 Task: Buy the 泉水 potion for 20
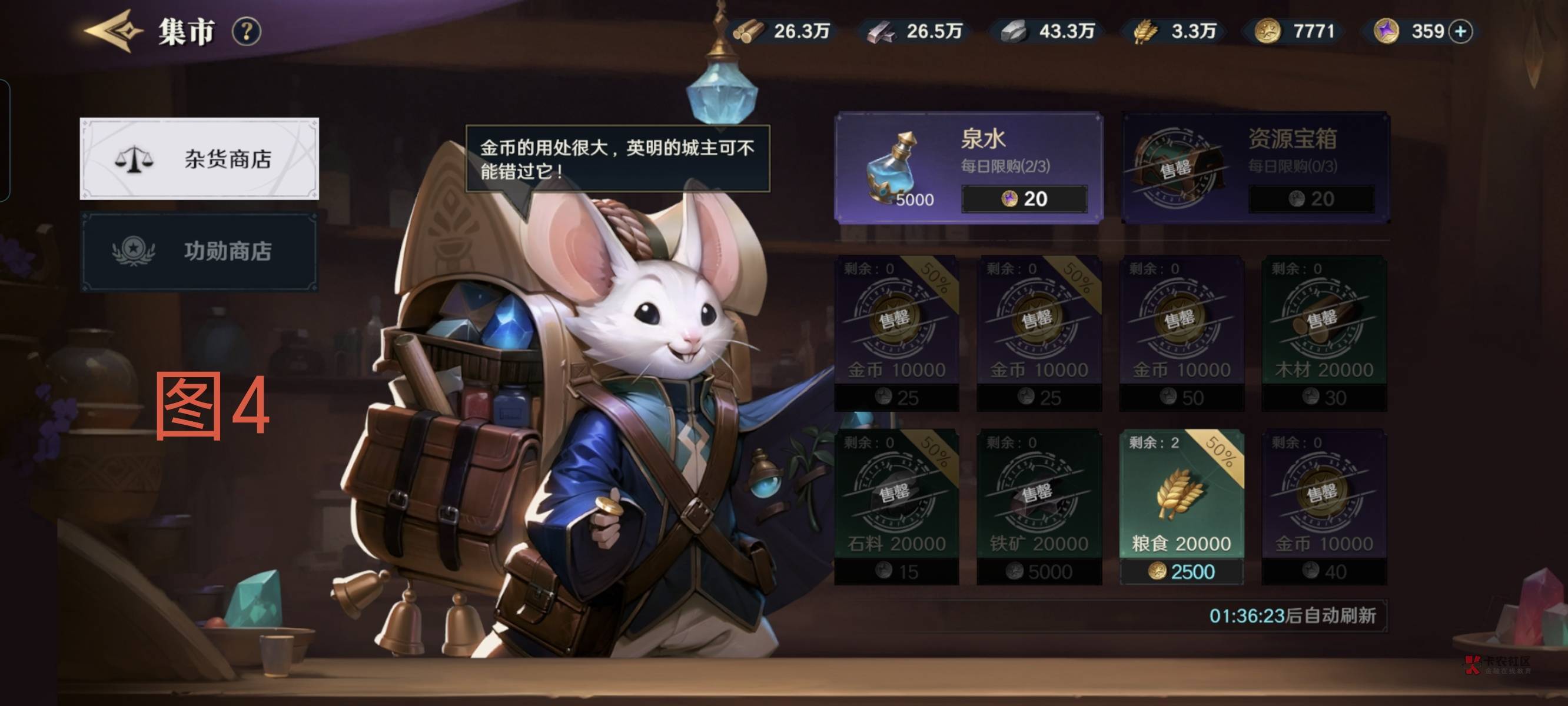[x=1024, y=199]
